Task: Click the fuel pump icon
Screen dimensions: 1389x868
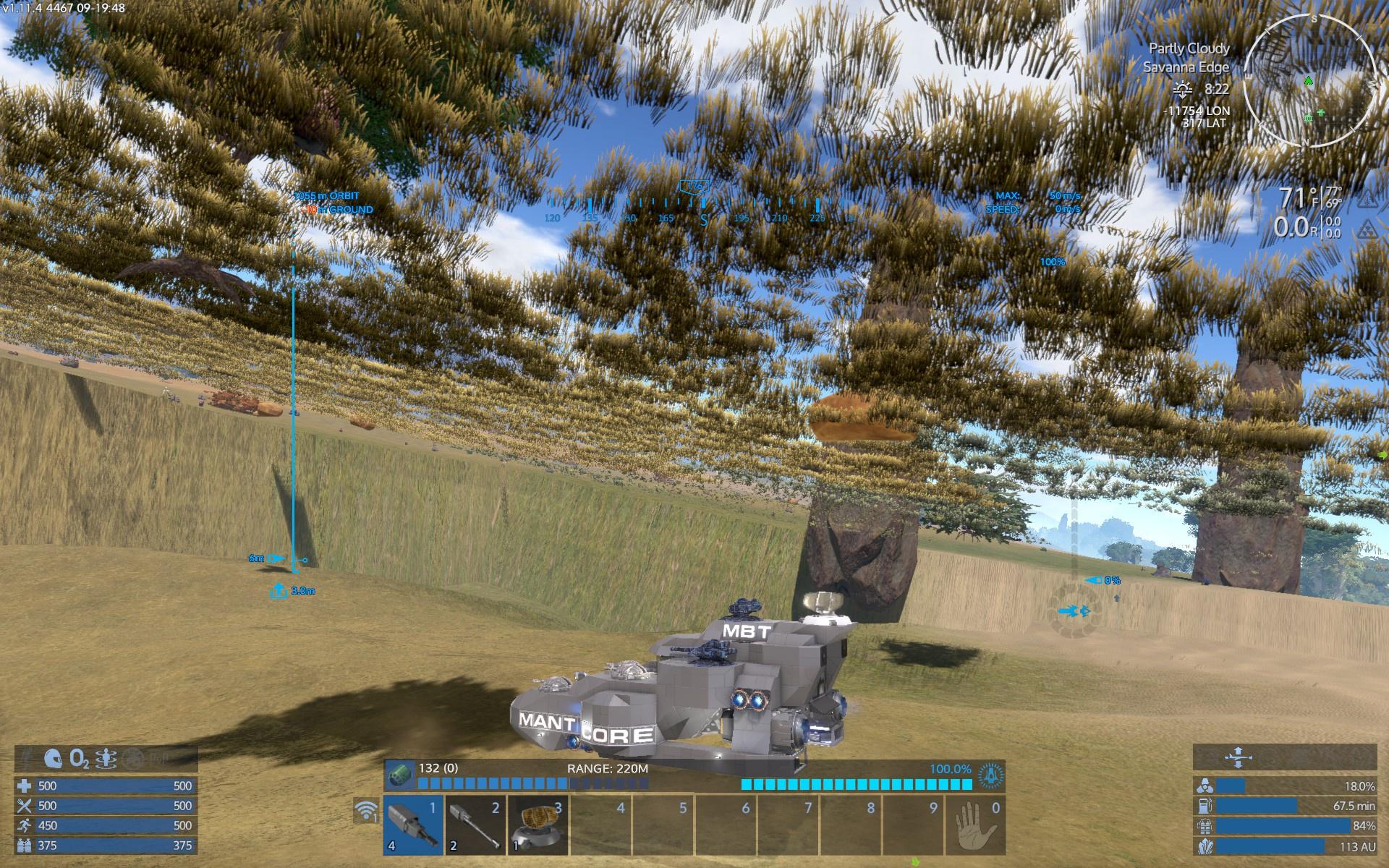Action: (1205, 806)
